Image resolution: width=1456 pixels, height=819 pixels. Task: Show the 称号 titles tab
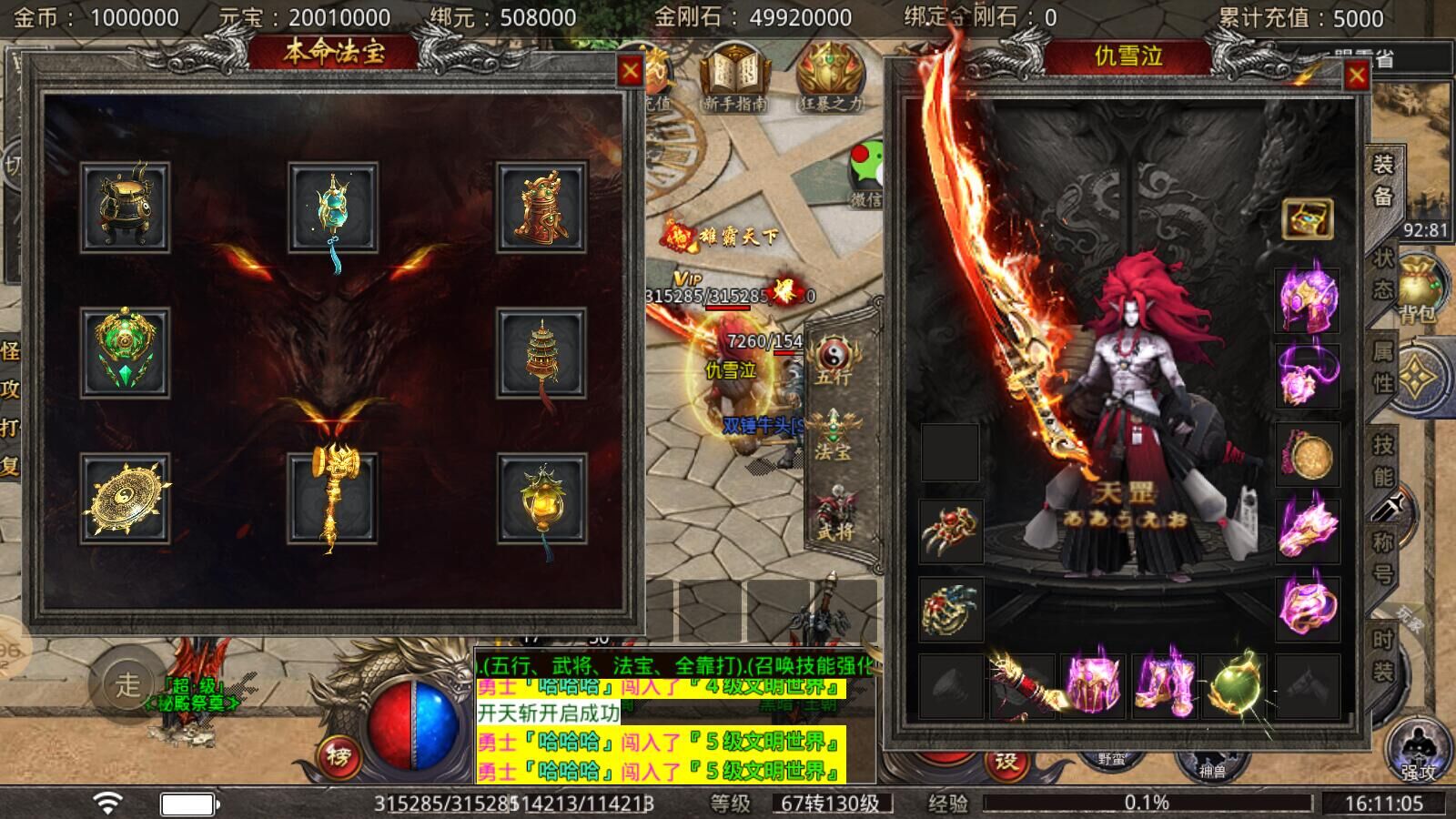pyautogui.click(x=1382, y=556)
